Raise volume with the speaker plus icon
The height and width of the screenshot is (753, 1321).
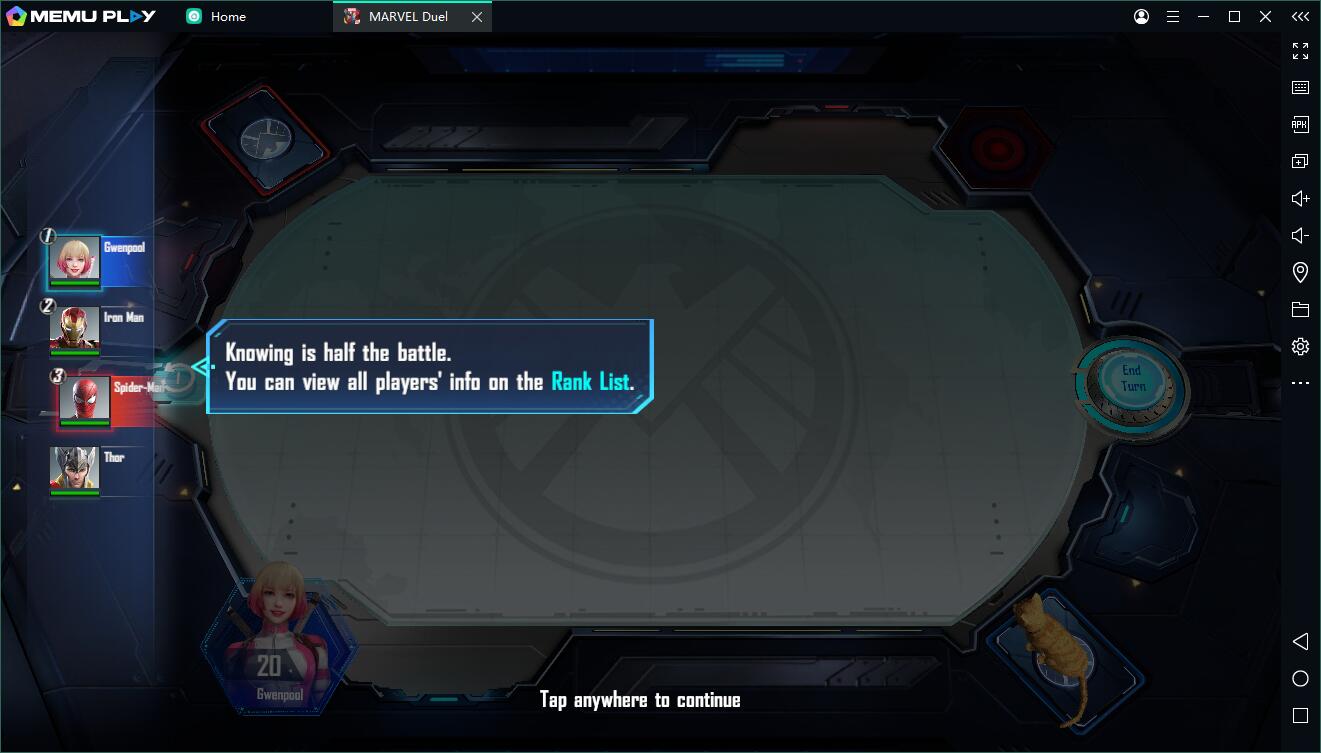(1300, 198)
